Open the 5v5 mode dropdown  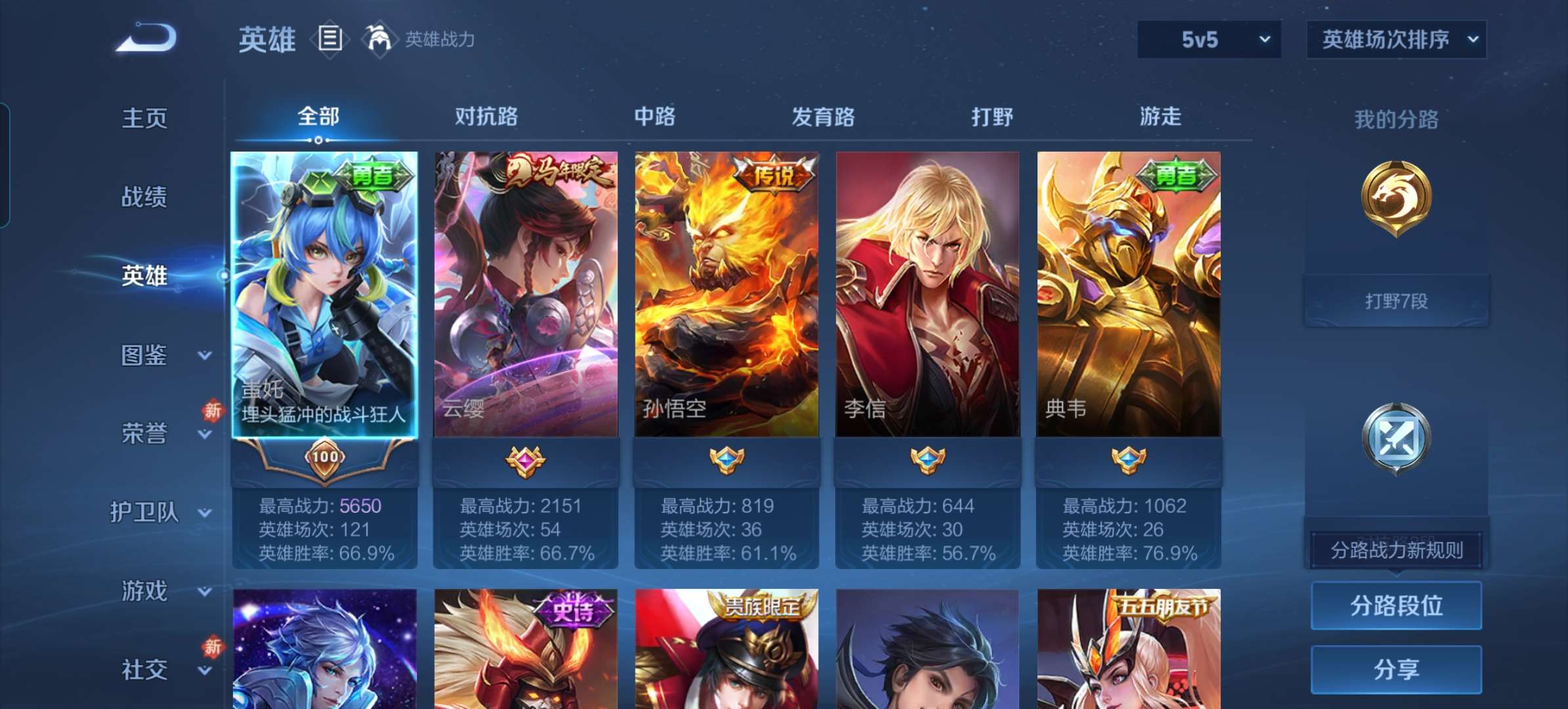(1208, 39)
